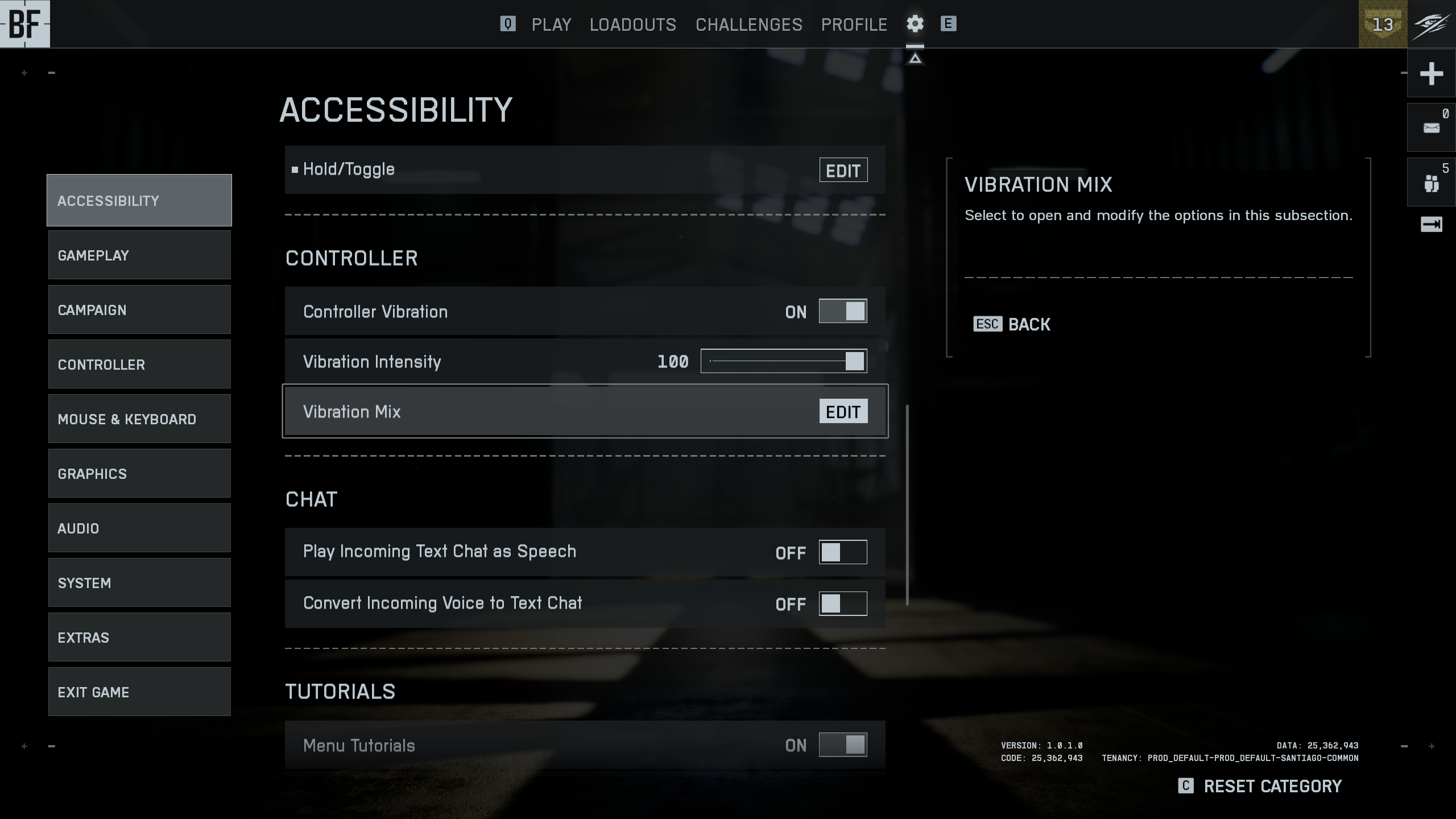1456x819 pixels.
Task: Switch to Graphics settings
Action: pos(139,474)
